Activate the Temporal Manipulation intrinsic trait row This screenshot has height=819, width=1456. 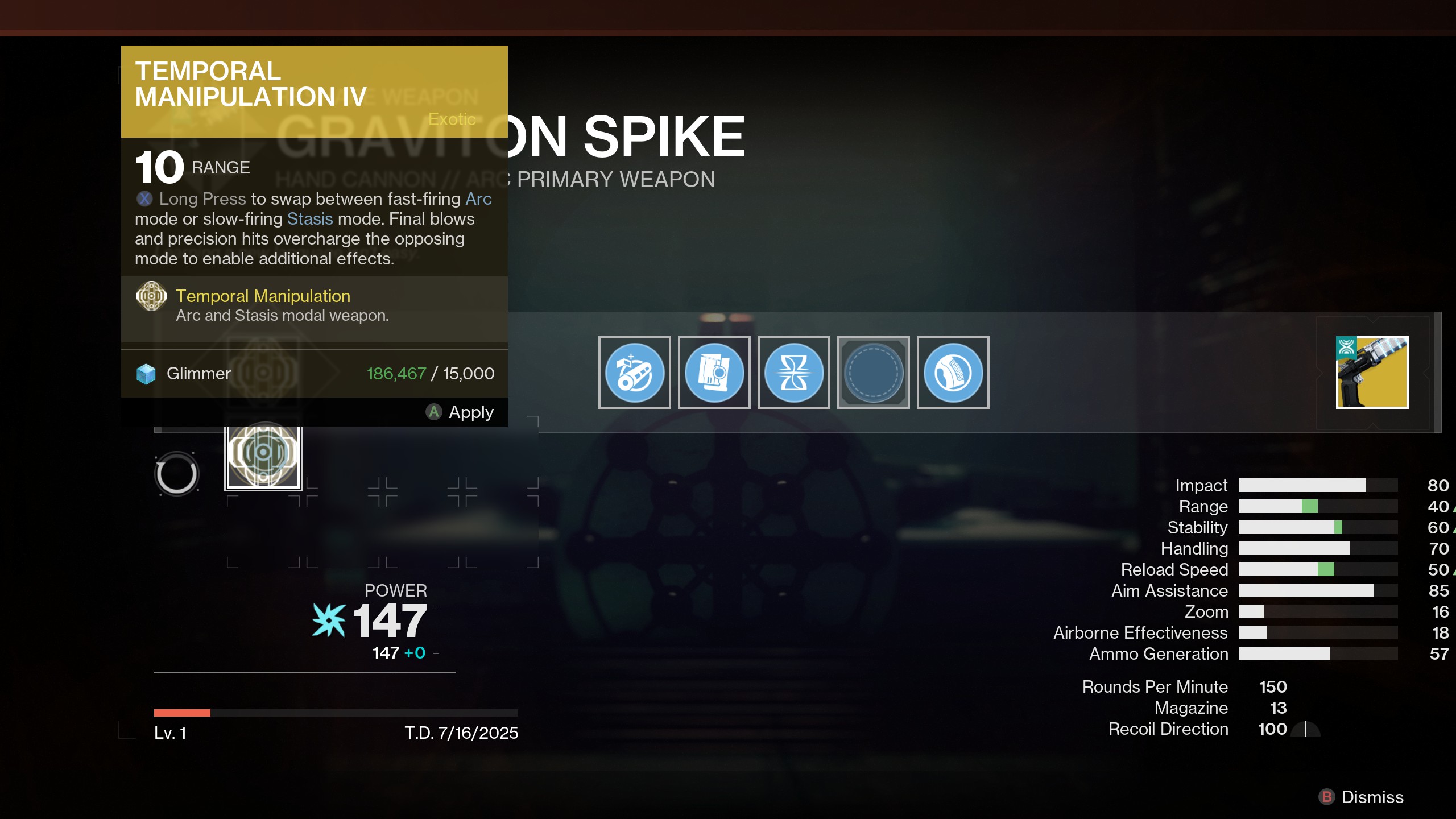pyautogui.click(x=263, y=305)
